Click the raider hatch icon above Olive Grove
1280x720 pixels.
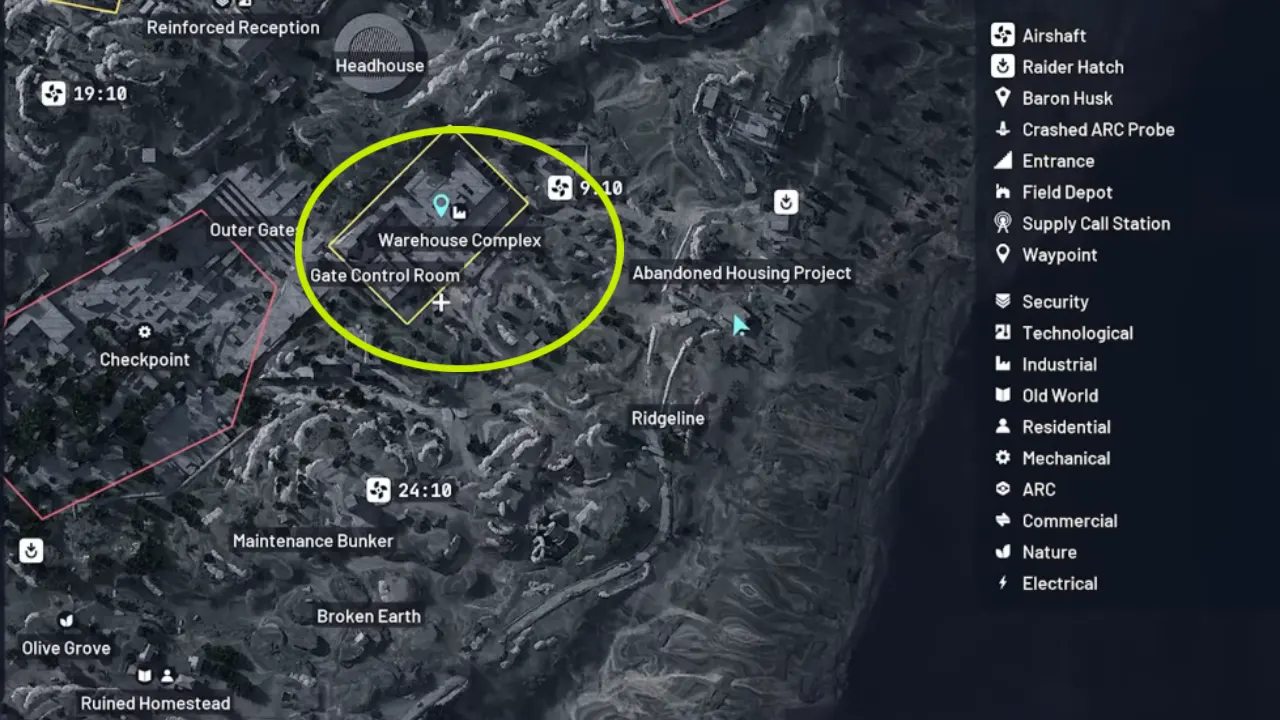click(31, 551)
